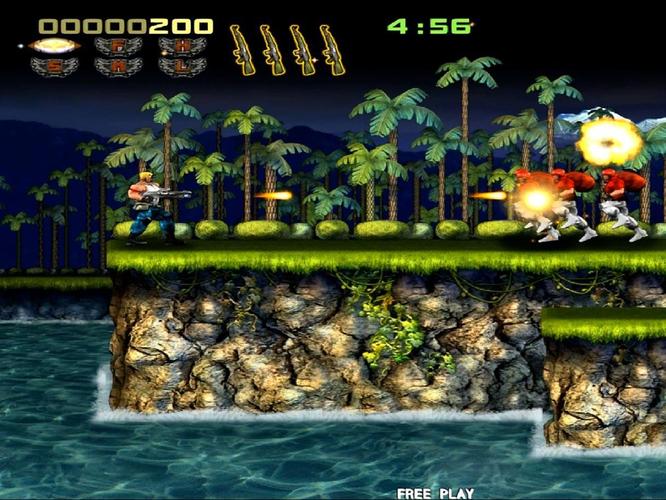Select the H weapon winged emblem
Viewport: 666px width, 500px height.
click(x=182, y=45)
